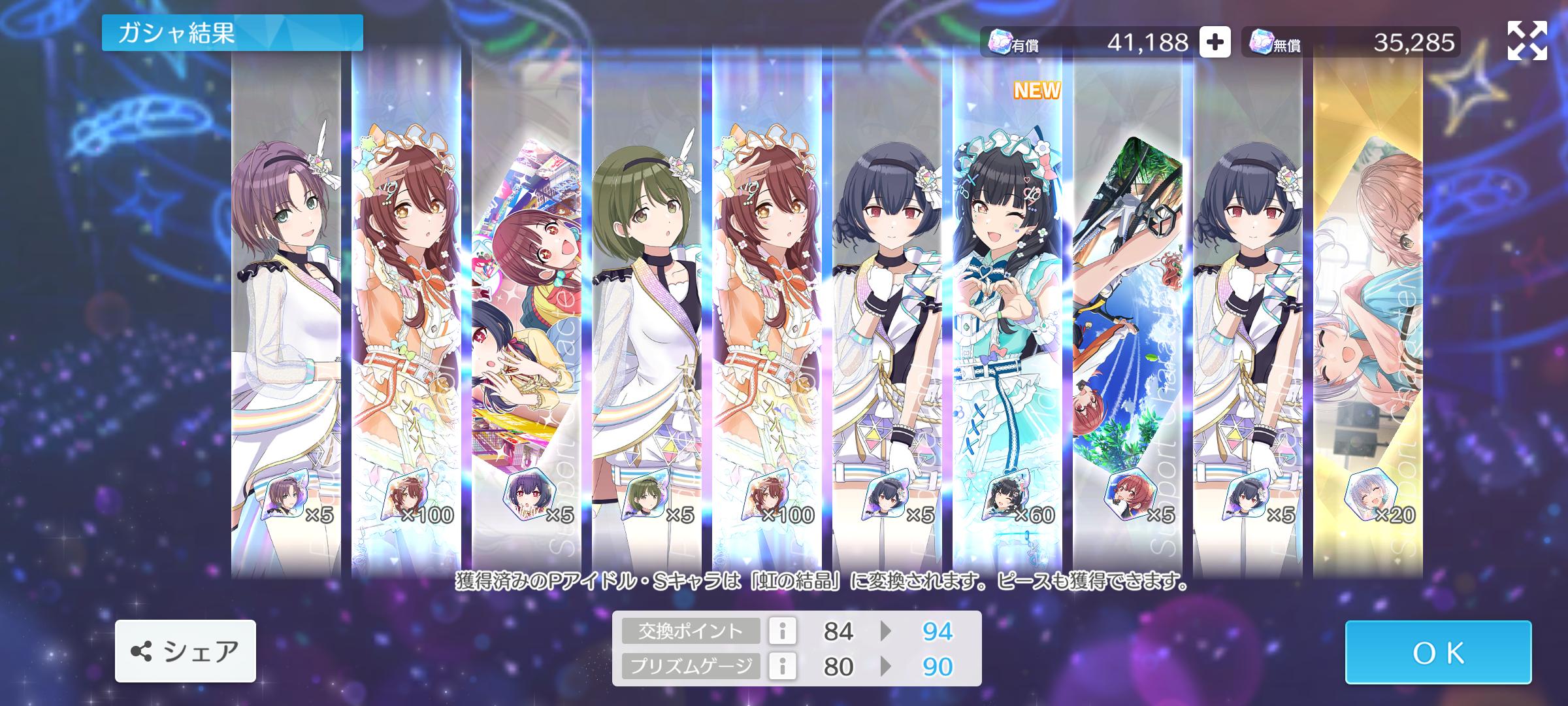Show info for プリズムゲージ
This screenshot has height=706, width=1568.
782,666
